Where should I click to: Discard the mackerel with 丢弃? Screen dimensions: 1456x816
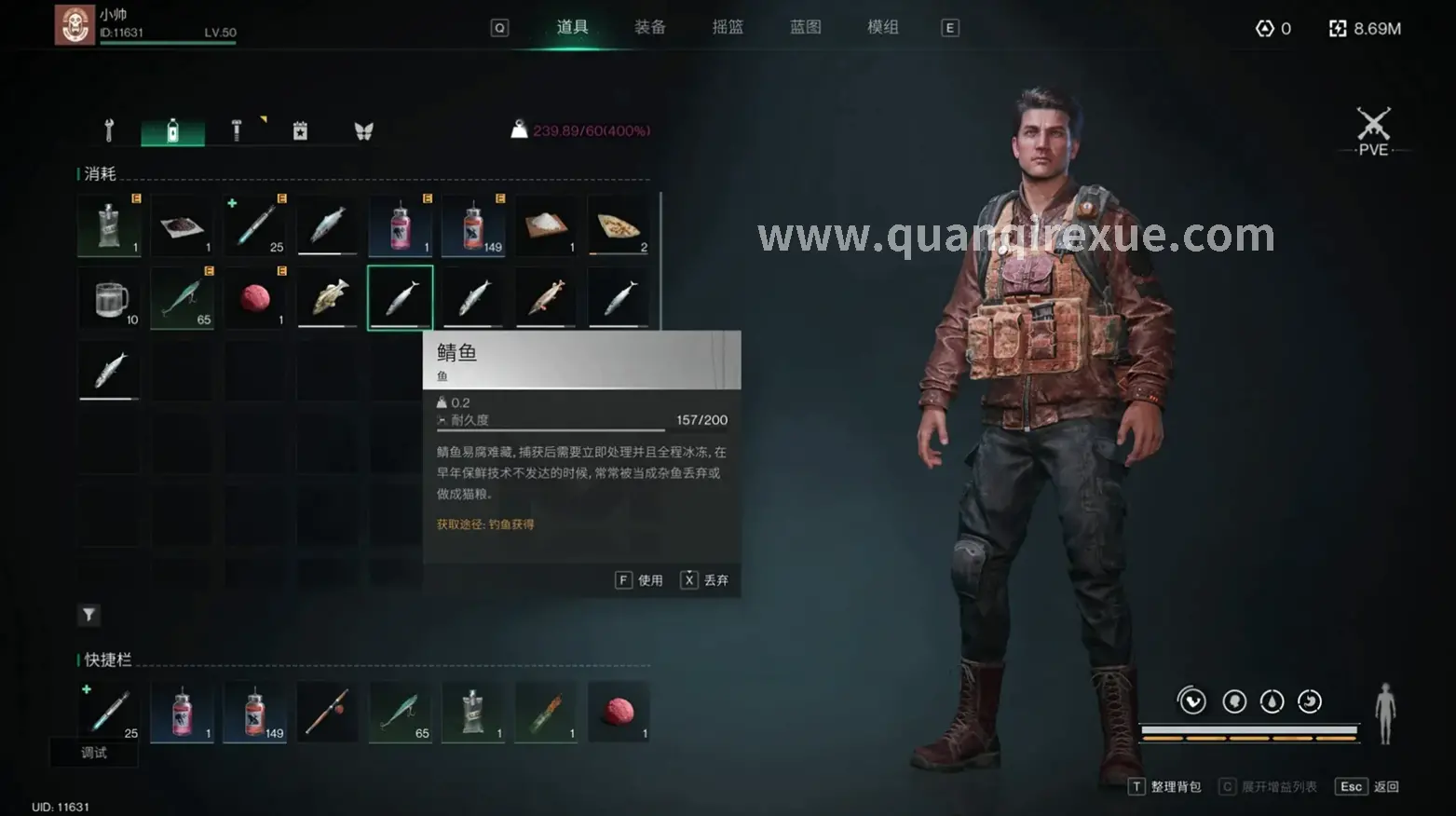[x=705, y=580]
